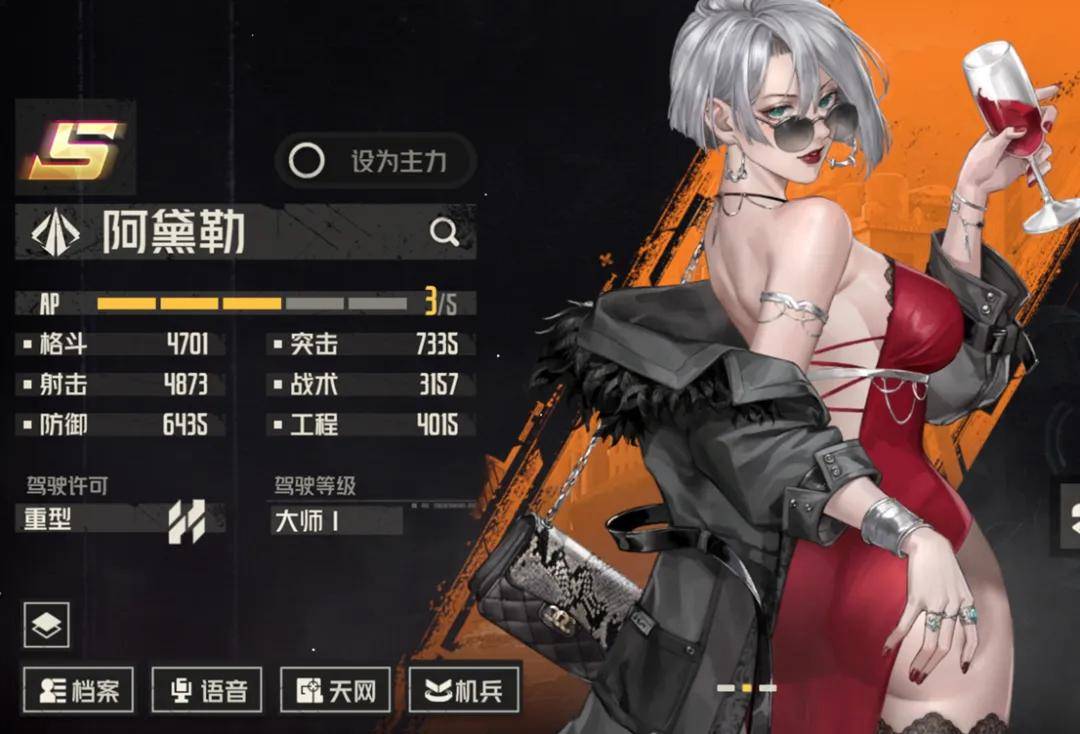Click the partially hidden button at right edge
This screenshot has width=1080, height=734.
point(1070,516)
